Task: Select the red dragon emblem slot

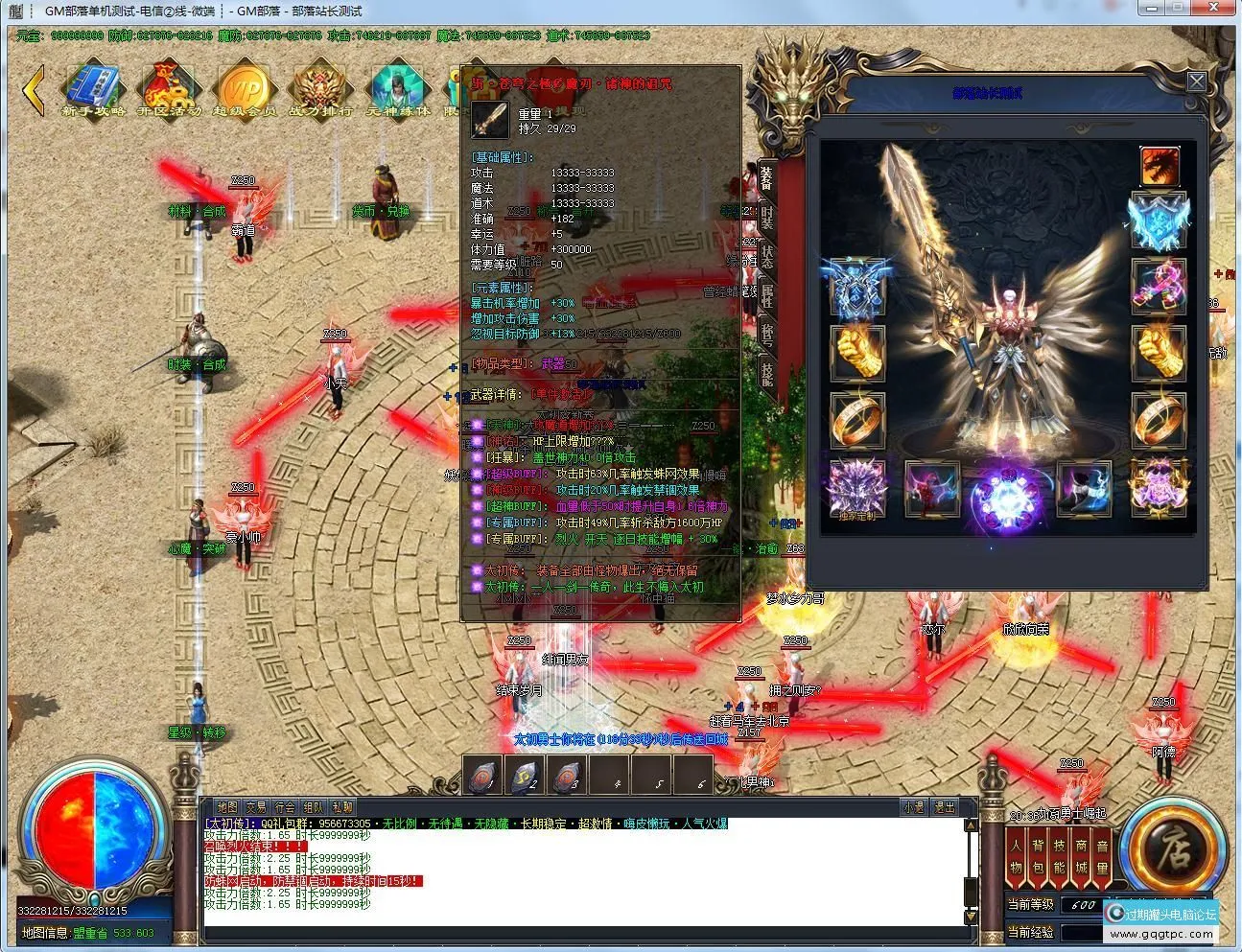Action: point(1159,166)
